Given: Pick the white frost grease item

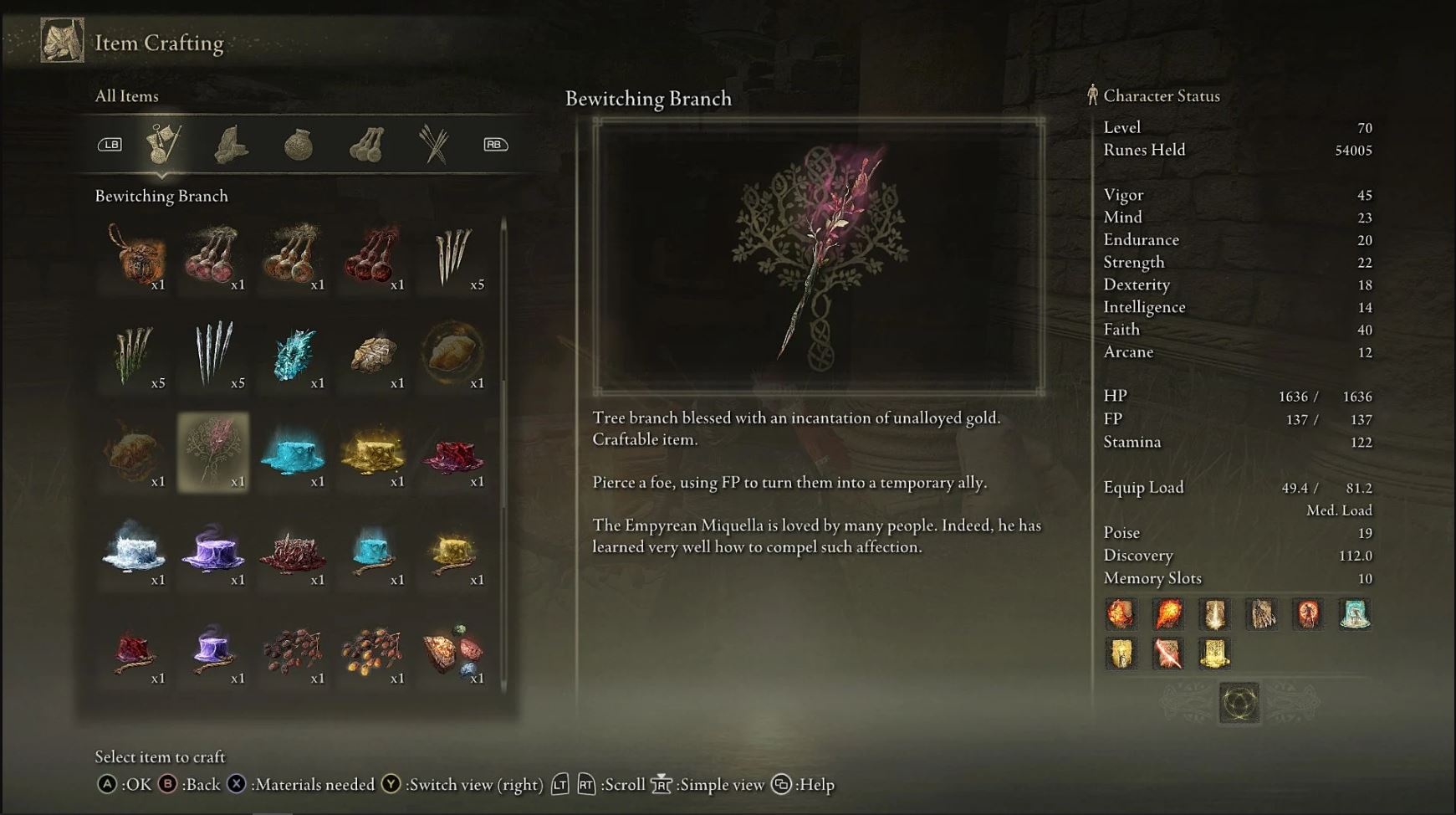Looking at the screenshot, I should pos(134,550).
